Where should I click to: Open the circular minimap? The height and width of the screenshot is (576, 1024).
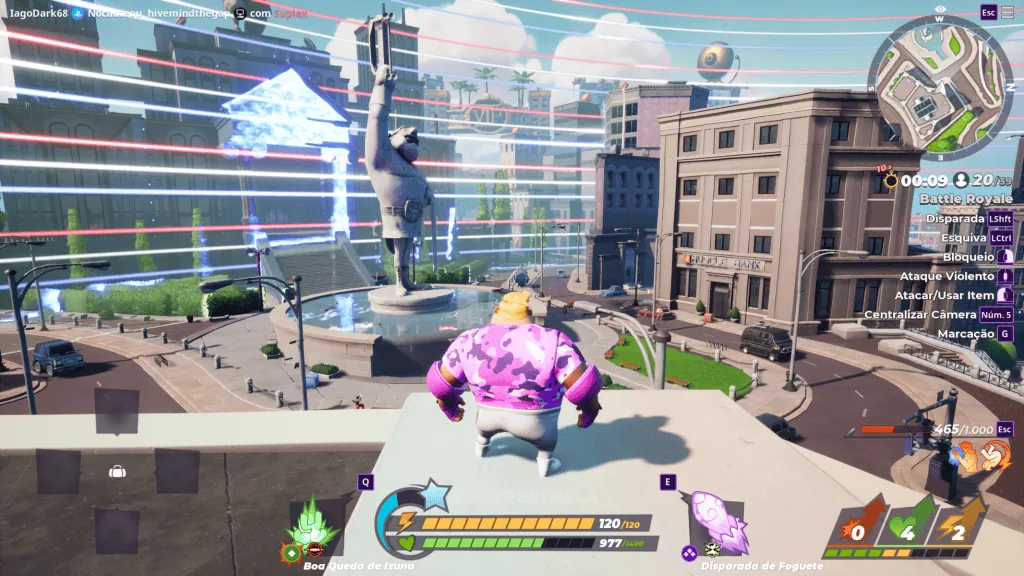[x=940, y=87]
